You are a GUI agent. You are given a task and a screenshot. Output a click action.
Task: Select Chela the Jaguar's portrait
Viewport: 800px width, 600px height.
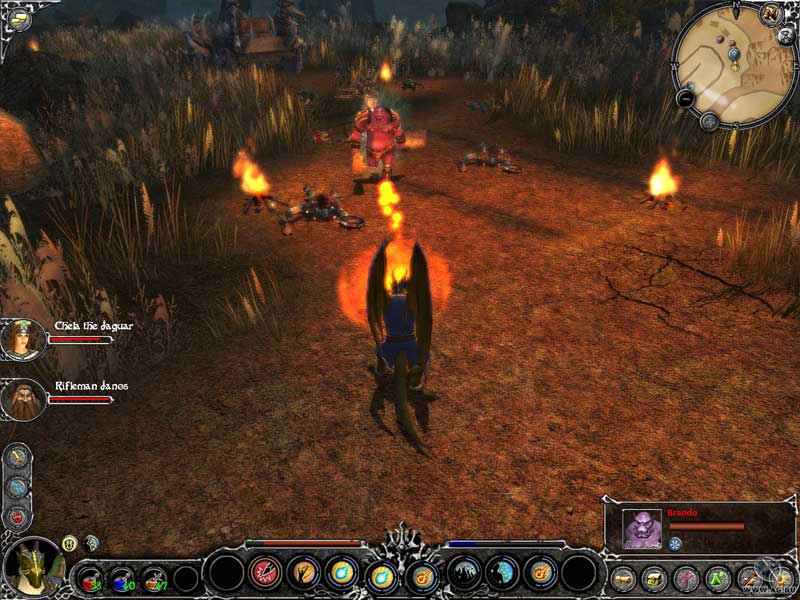point(20,339)
